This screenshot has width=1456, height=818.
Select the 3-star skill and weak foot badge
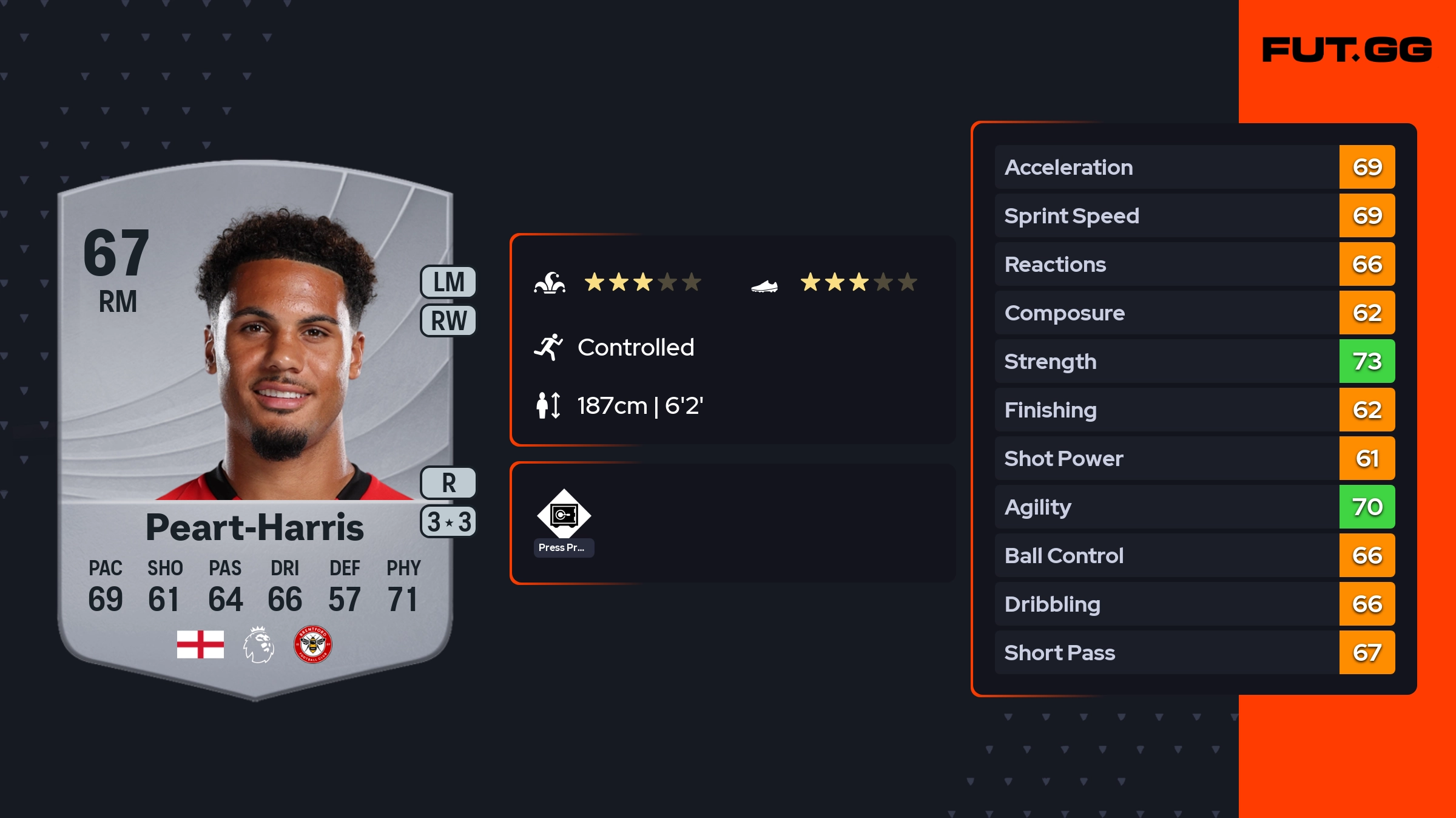[x=448, y=522]
